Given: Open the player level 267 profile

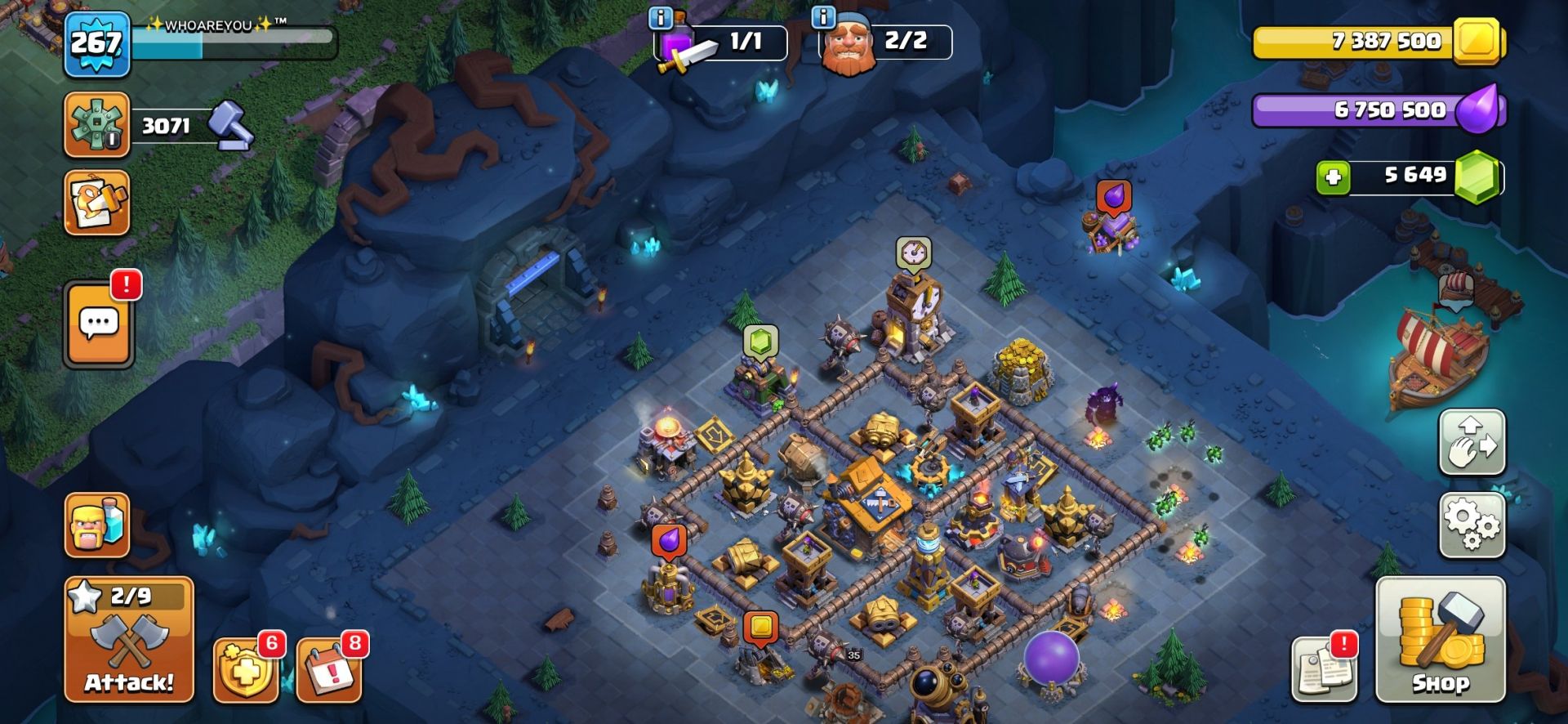Looking at the screenshot, I should point(96,44).
